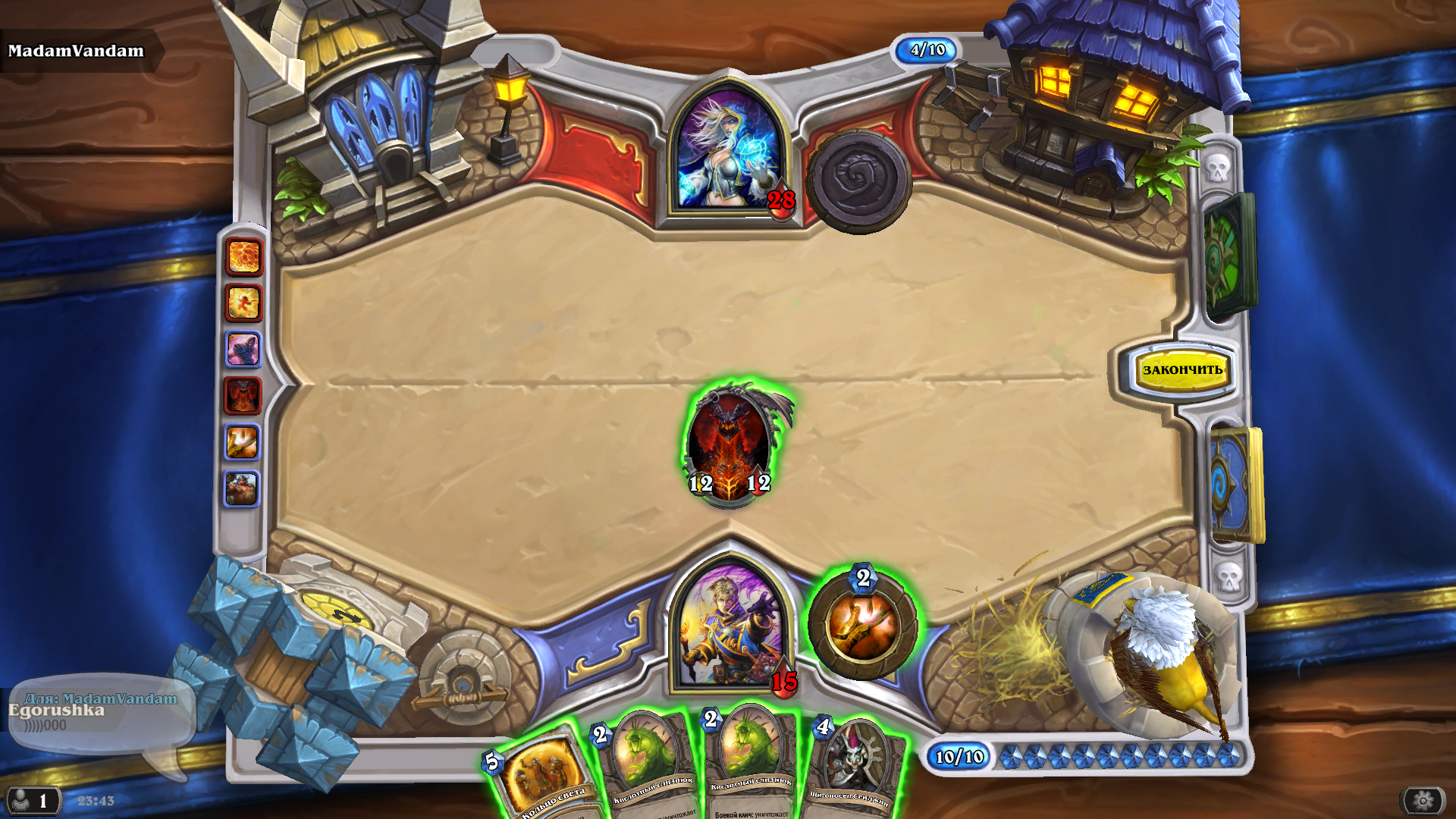Inspect the horned warrior tile in history
This screenshot has width=1456, height=819.
(243, 488)
